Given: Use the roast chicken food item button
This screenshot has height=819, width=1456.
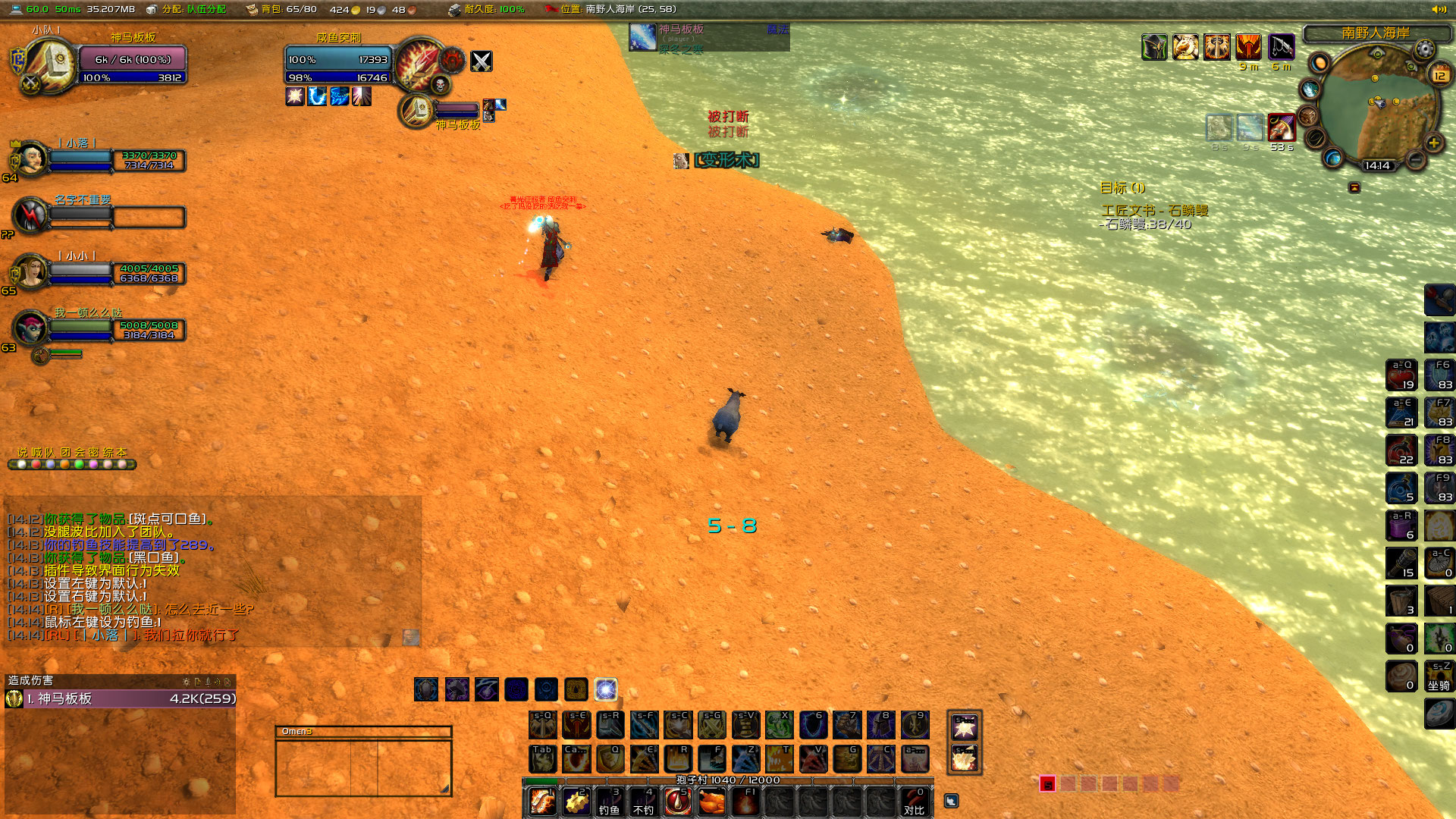Looking at the screenshot, I should pos(710,802).
